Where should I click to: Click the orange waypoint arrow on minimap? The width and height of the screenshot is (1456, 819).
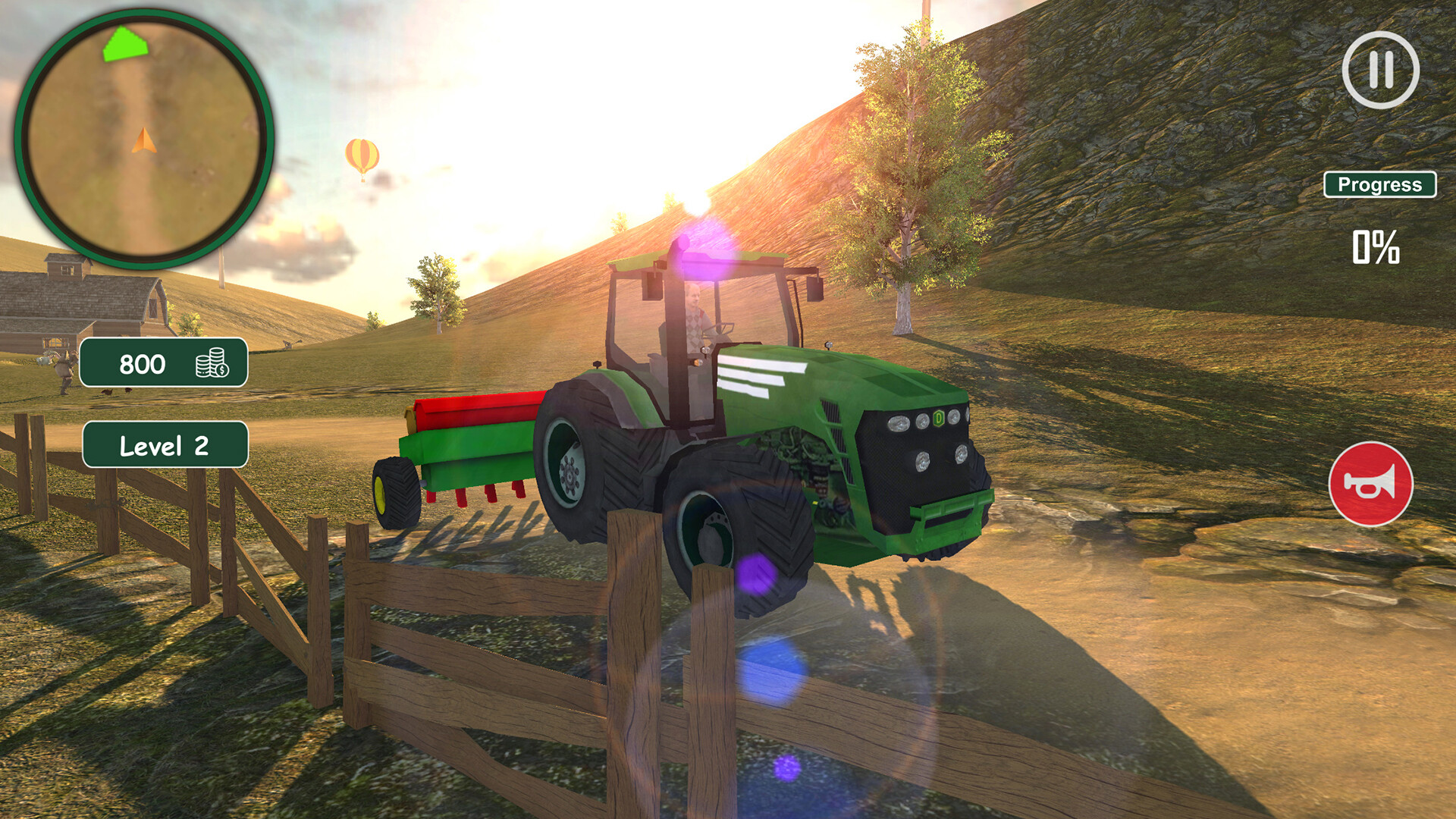pos(144,140)
